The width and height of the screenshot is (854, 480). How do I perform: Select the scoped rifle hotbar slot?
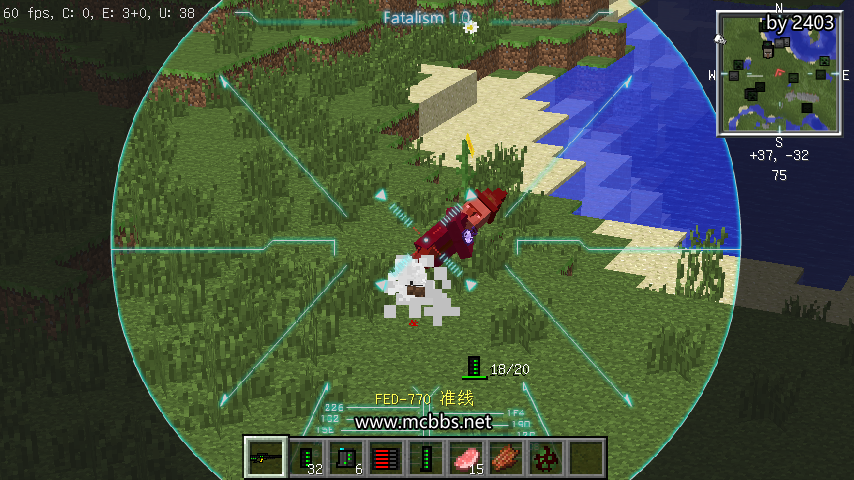click(x=267, y=458)
